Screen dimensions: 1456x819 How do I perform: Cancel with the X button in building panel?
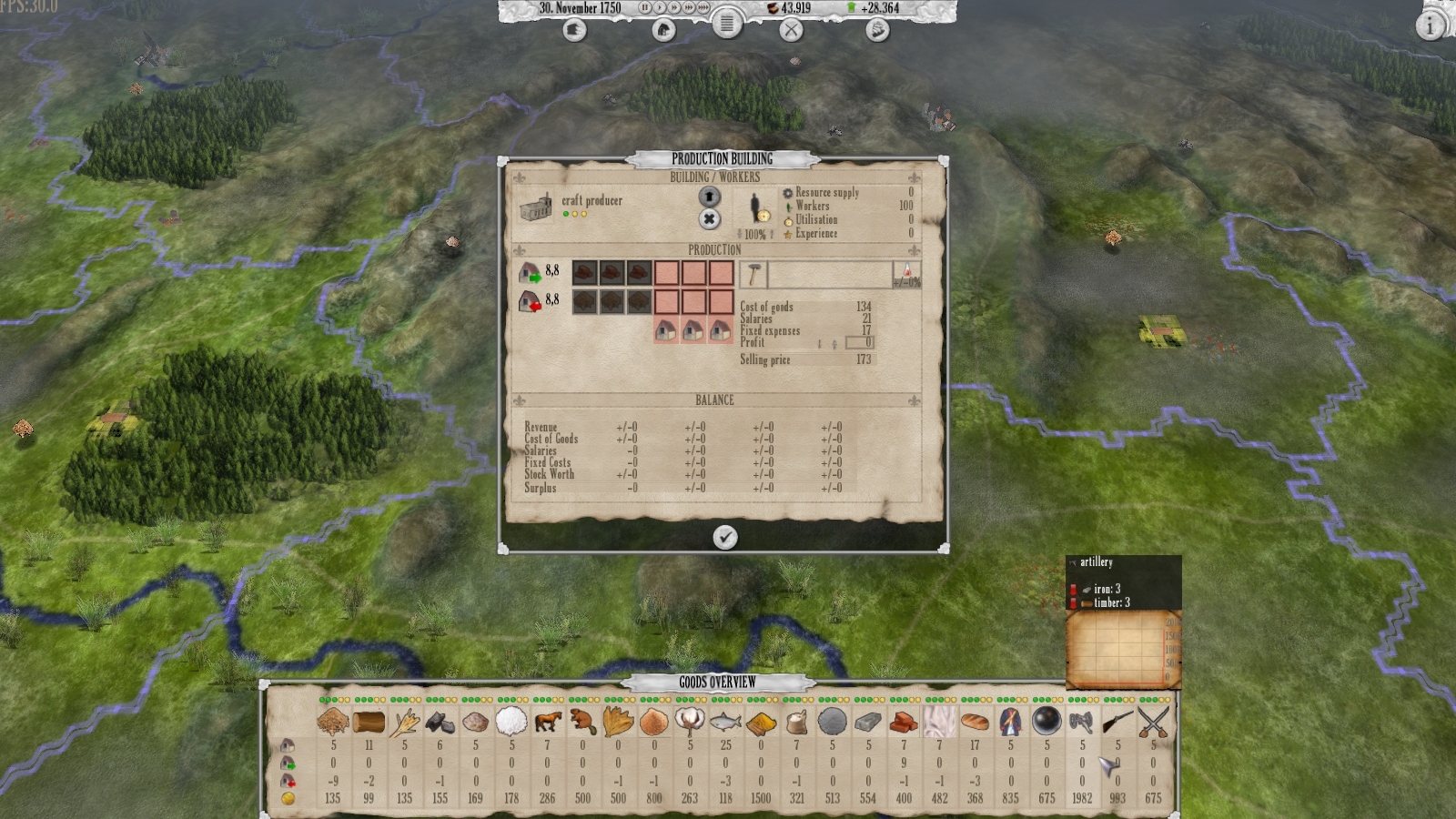pyautogui.click(x=710, y=217)
